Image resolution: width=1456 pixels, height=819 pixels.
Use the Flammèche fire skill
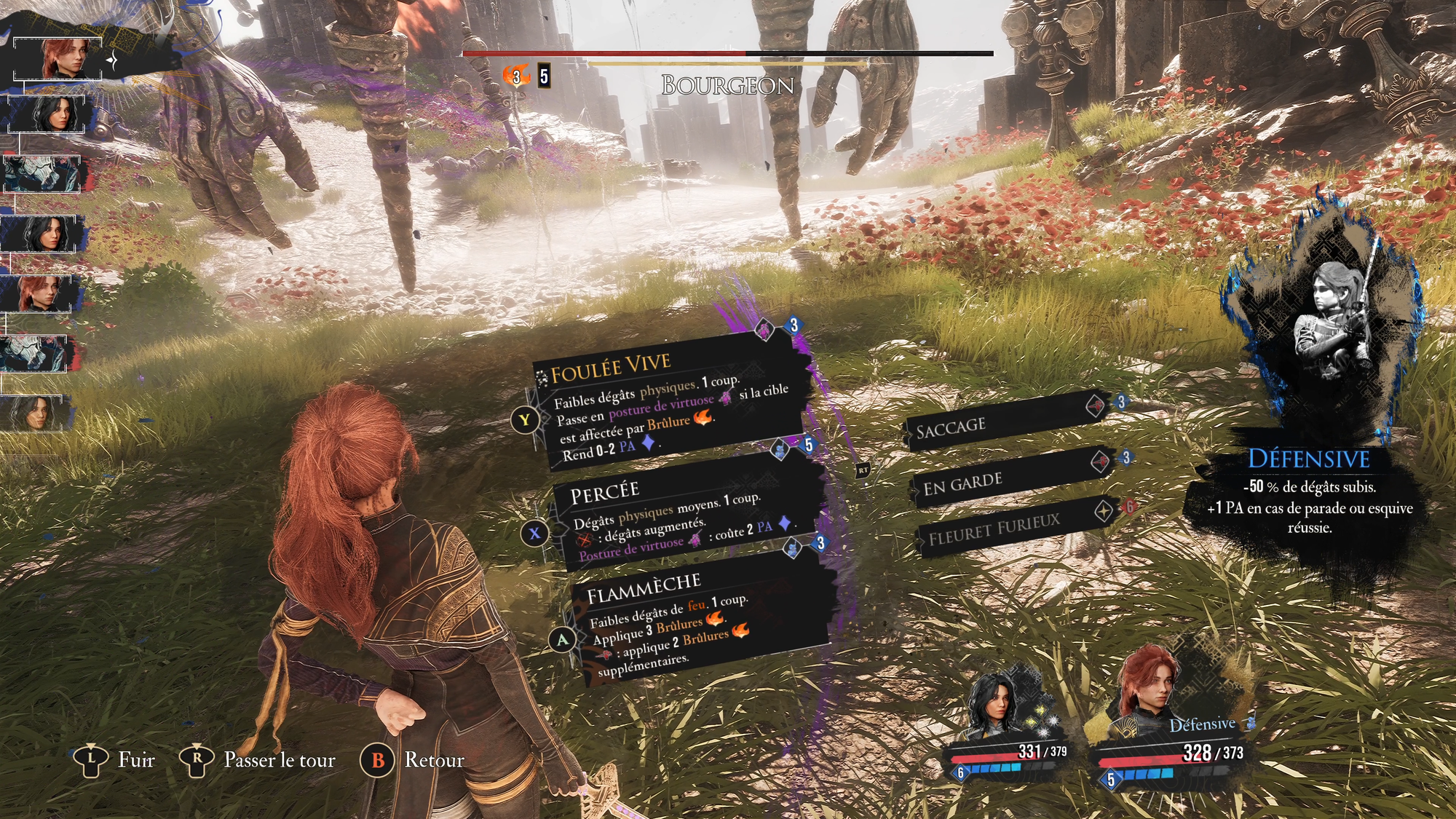[699, 622]
